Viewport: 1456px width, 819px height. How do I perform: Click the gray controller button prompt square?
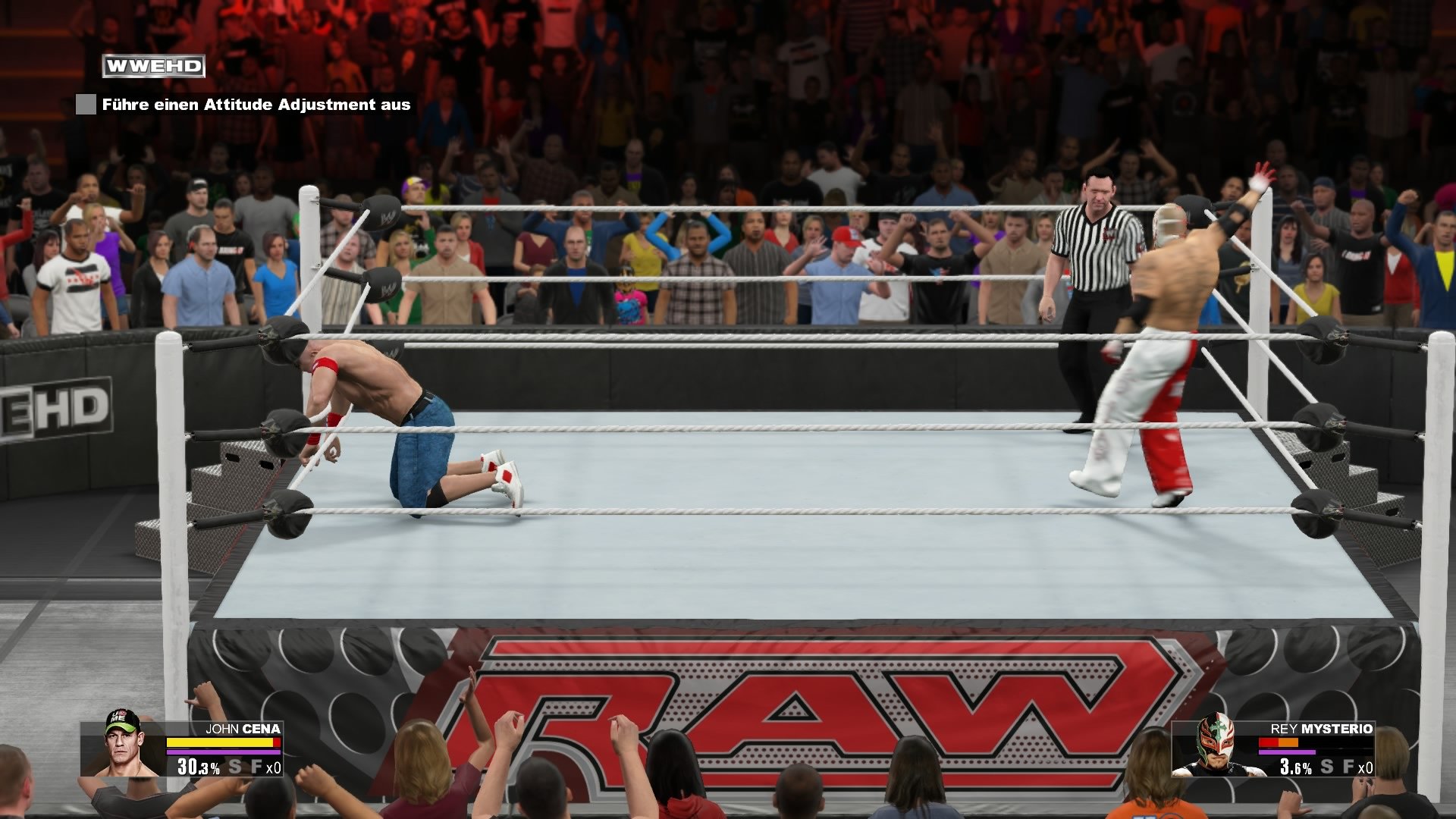point(85,105)
